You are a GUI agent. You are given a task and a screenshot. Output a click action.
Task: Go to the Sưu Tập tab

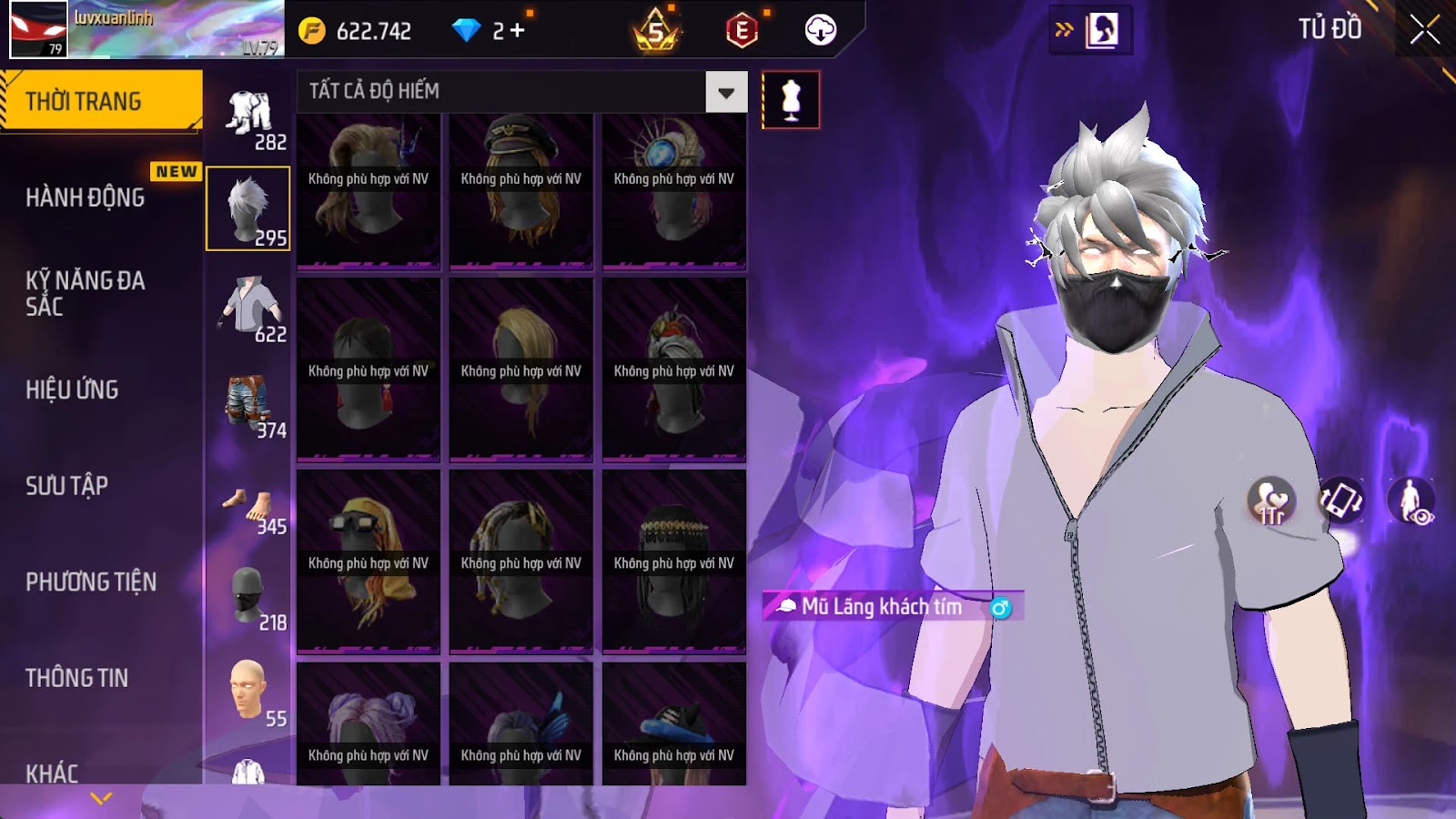click(x=66, y=486)
